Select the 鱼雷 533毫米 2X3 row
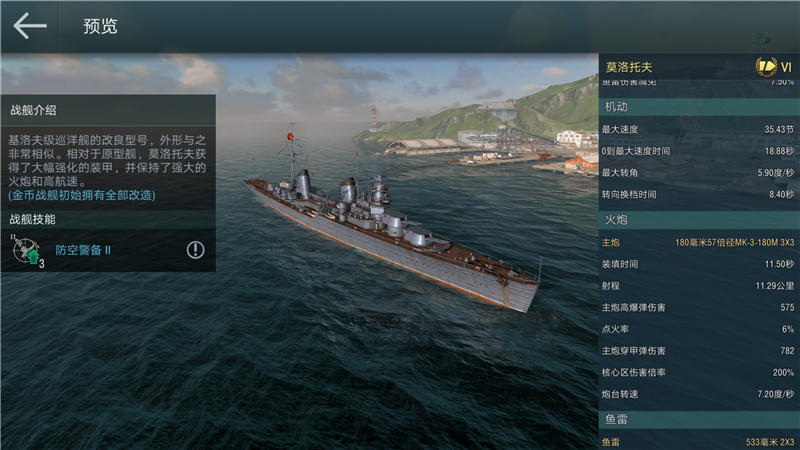Viewport: 800px width, 450px height. click(x=699, y=441)
